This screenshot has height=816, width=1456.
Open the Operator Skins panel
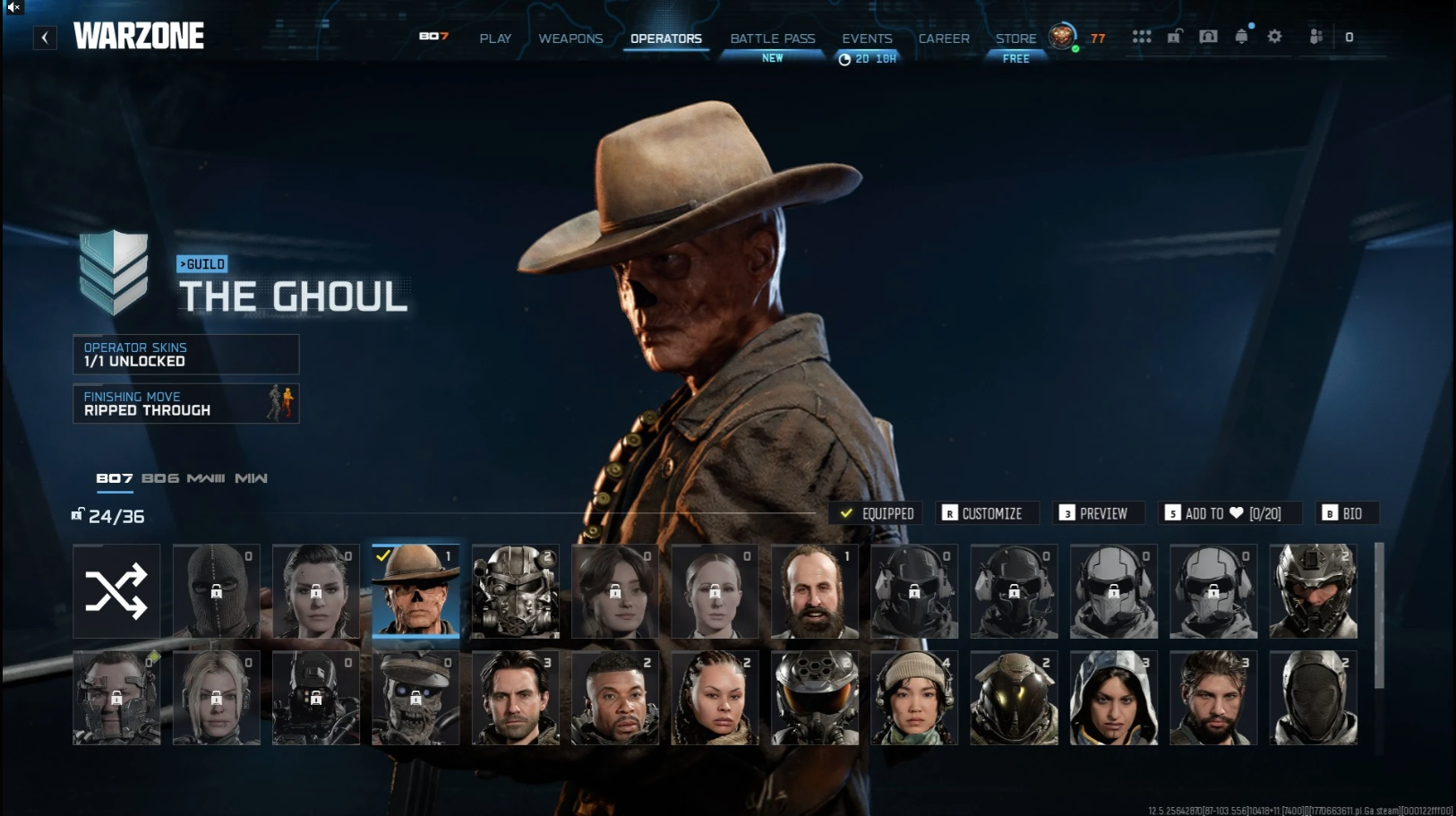[x=185, y=355]
